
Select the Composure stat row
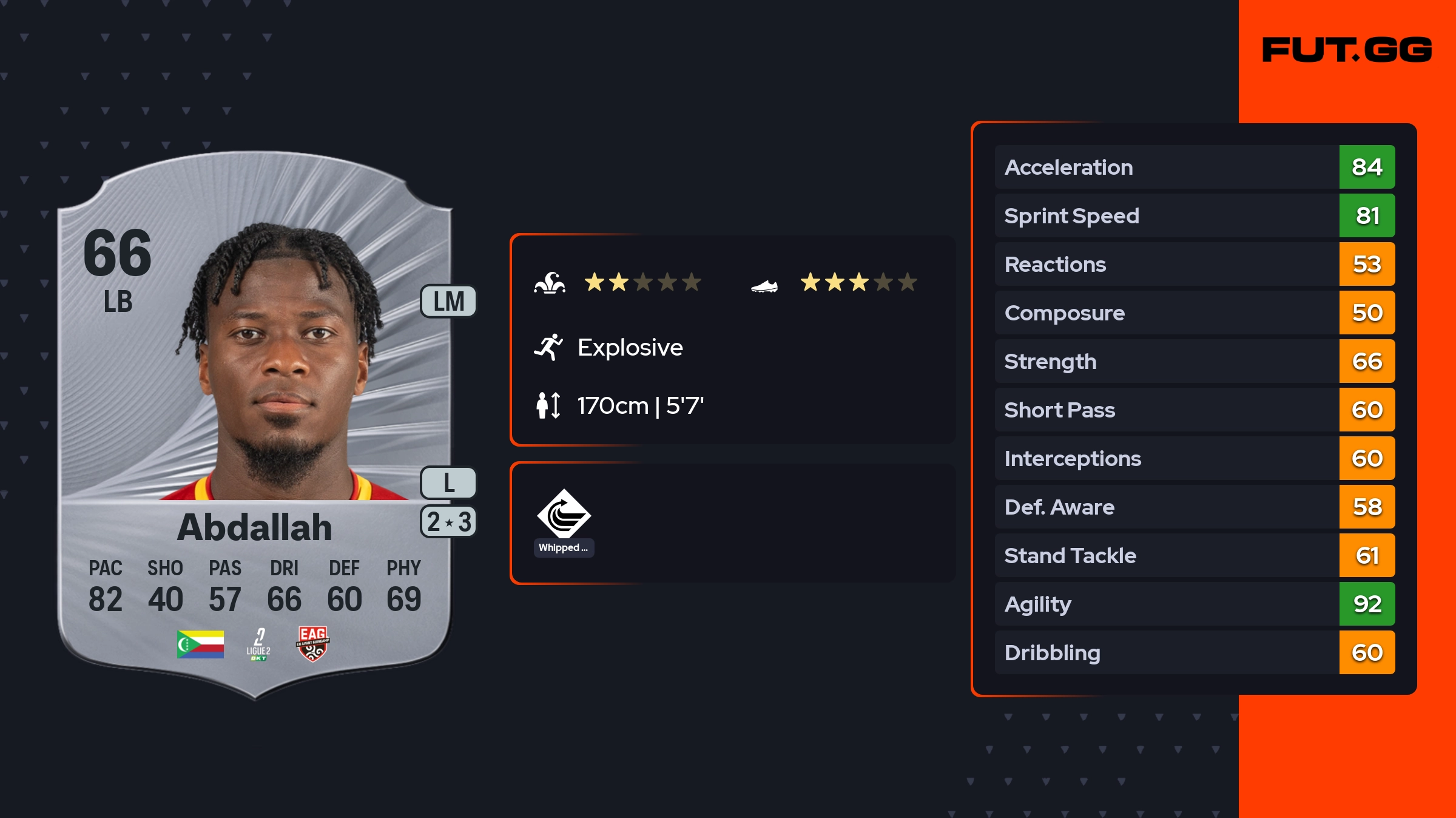click(x=1194, y=313)
